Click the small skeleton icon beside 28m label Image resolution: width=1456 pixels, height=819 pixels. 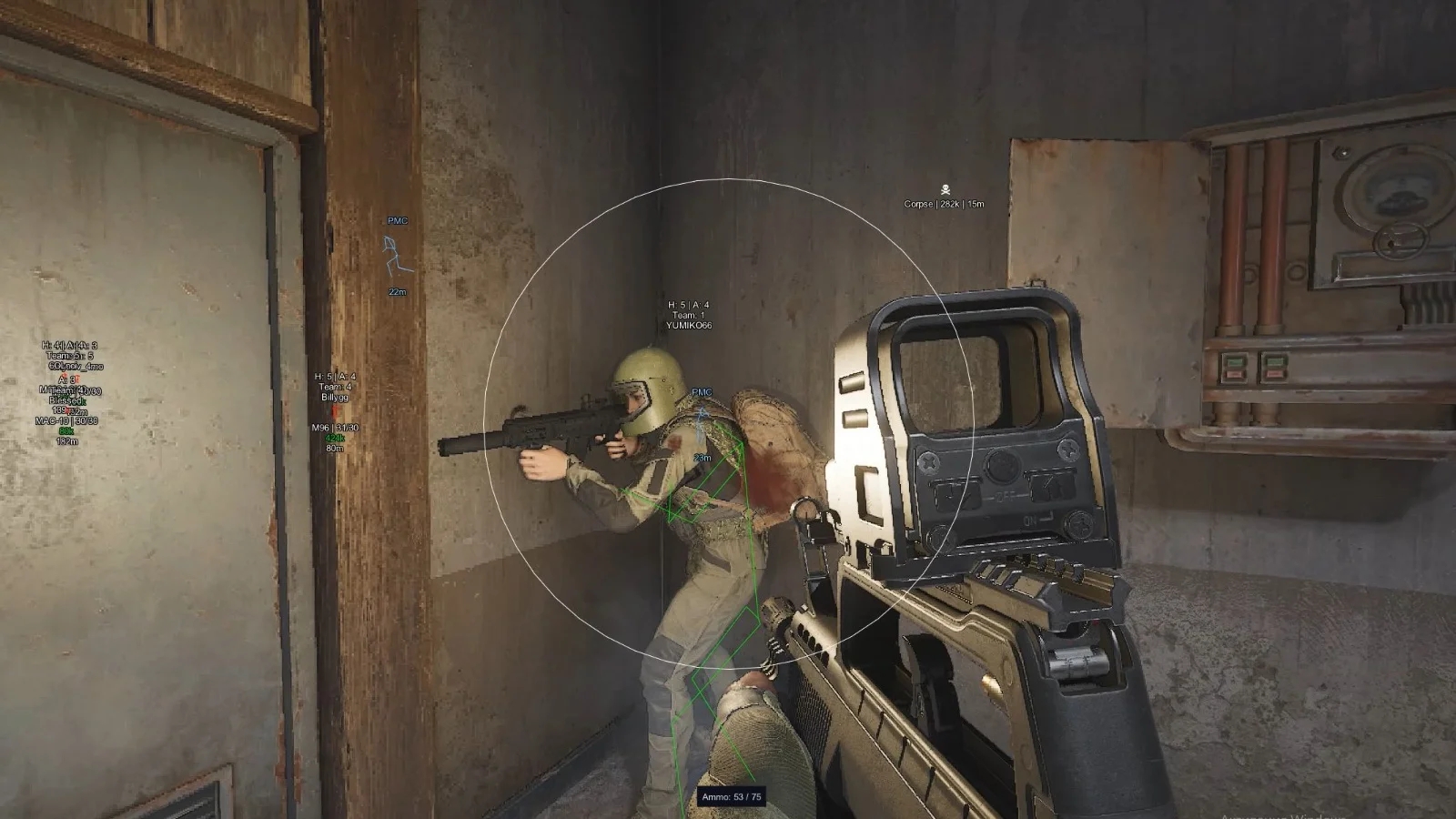701,414
